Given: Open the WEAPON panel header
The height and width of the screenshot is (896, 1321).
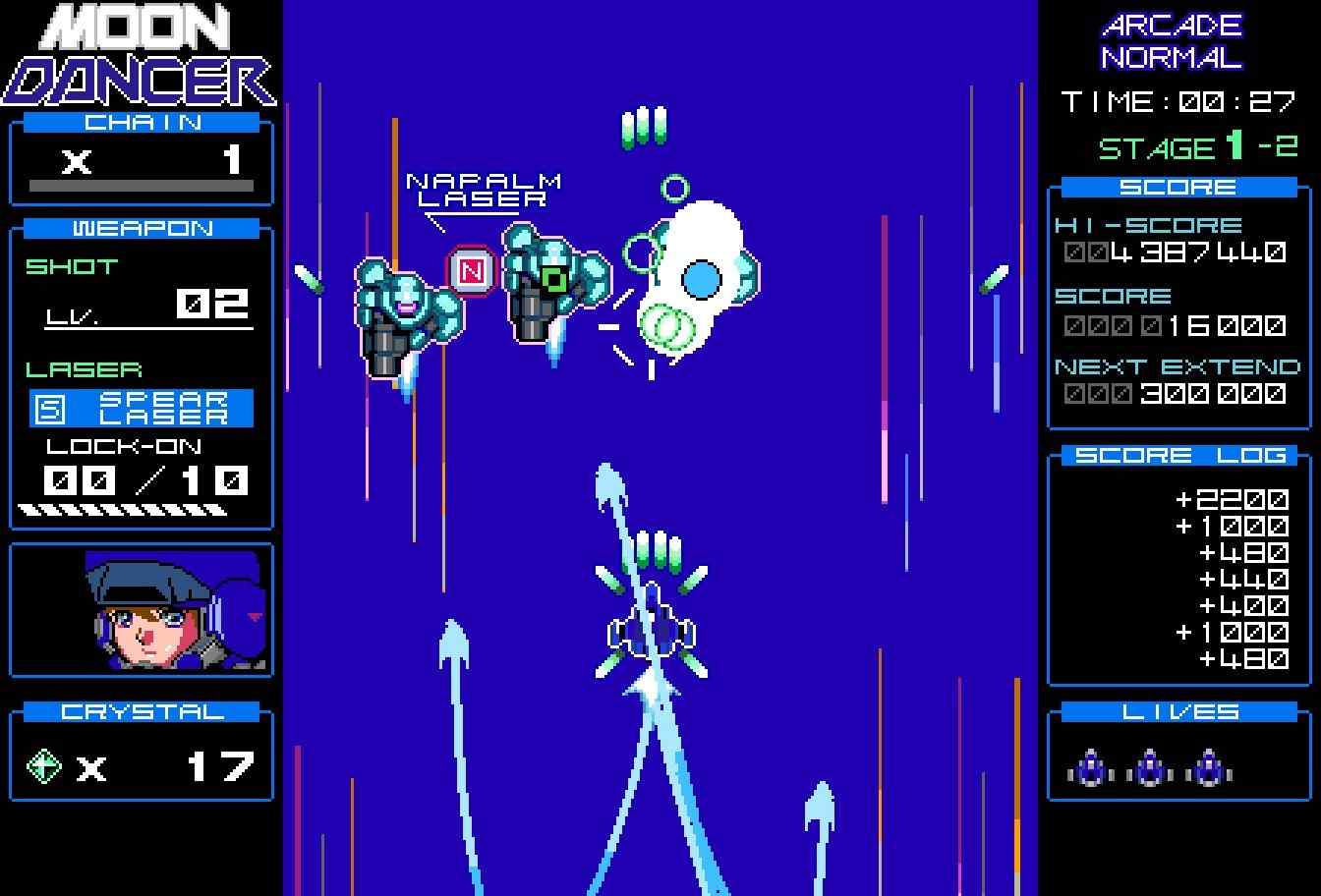Looking at the screenshot, I should click(142, 229).
